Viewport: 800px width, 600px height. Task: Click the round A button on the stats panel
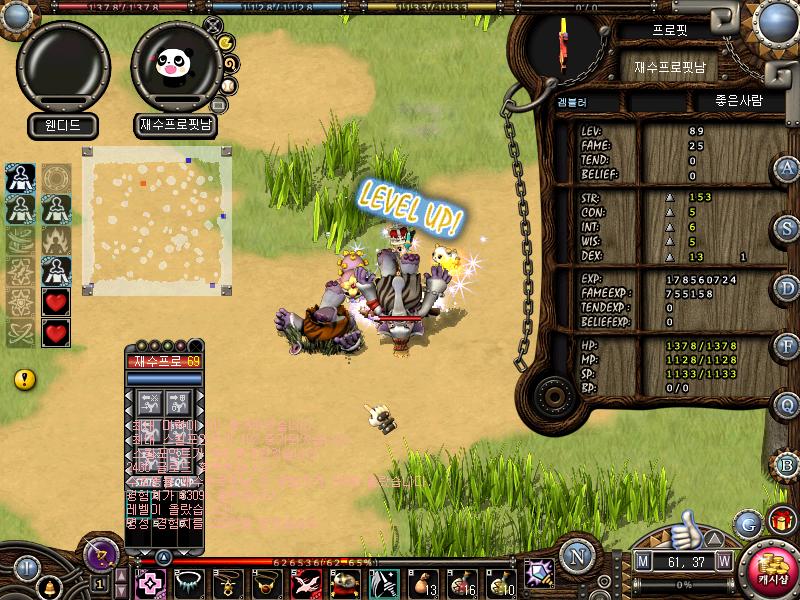pos(787,168)
